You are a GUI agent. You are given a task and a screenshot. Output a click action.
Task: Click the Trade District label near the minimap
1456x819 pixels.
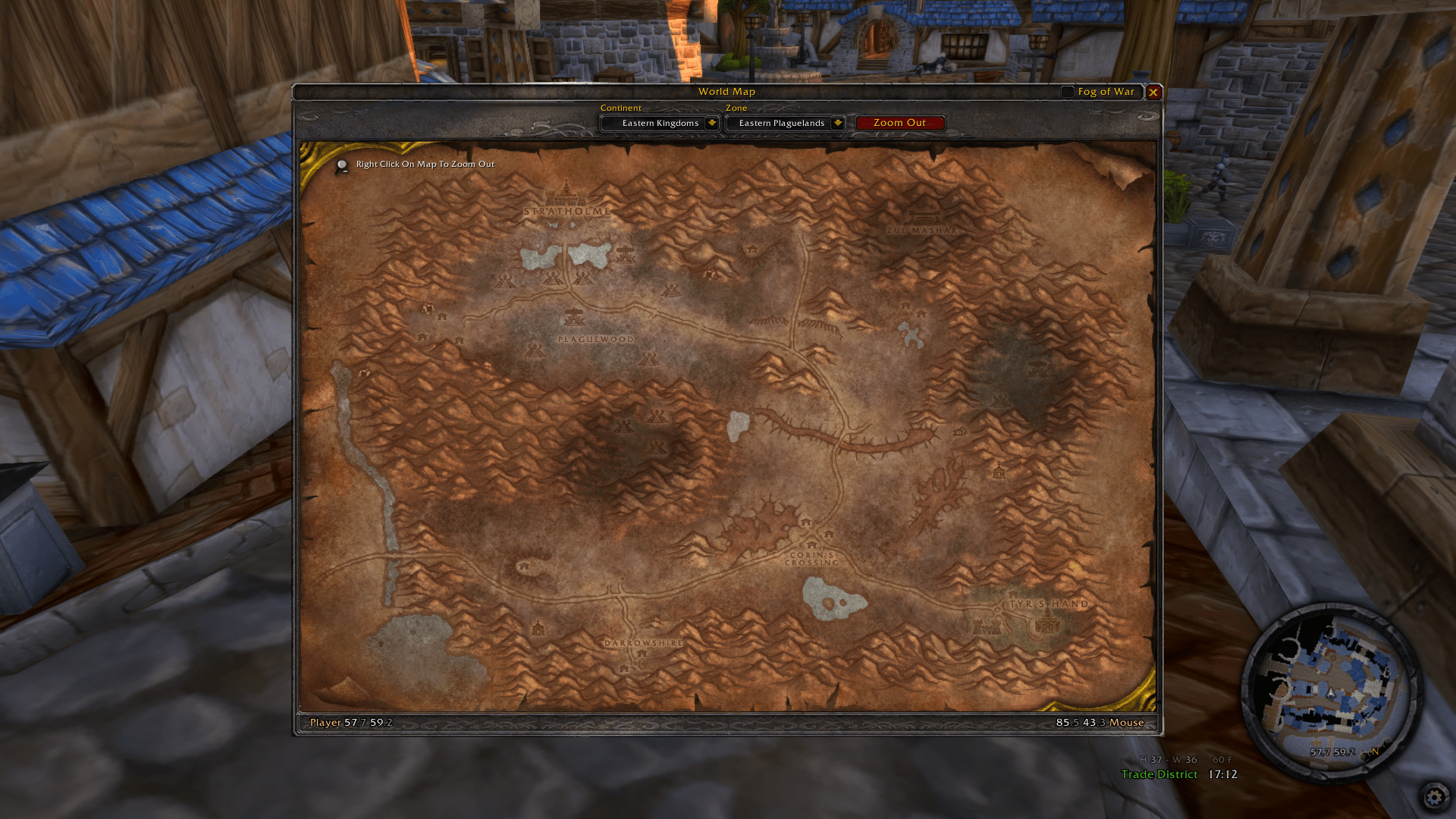(x=1158, y=774)
